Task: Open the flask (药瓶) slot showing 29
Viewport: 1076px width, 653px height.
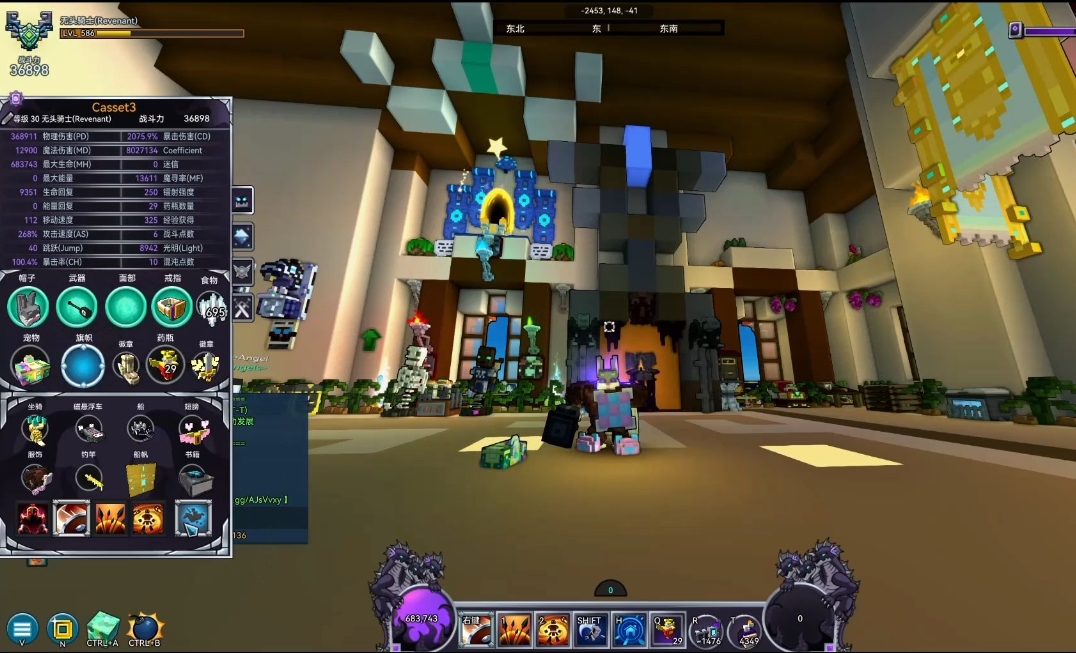Action: click(x=165, y=366)
